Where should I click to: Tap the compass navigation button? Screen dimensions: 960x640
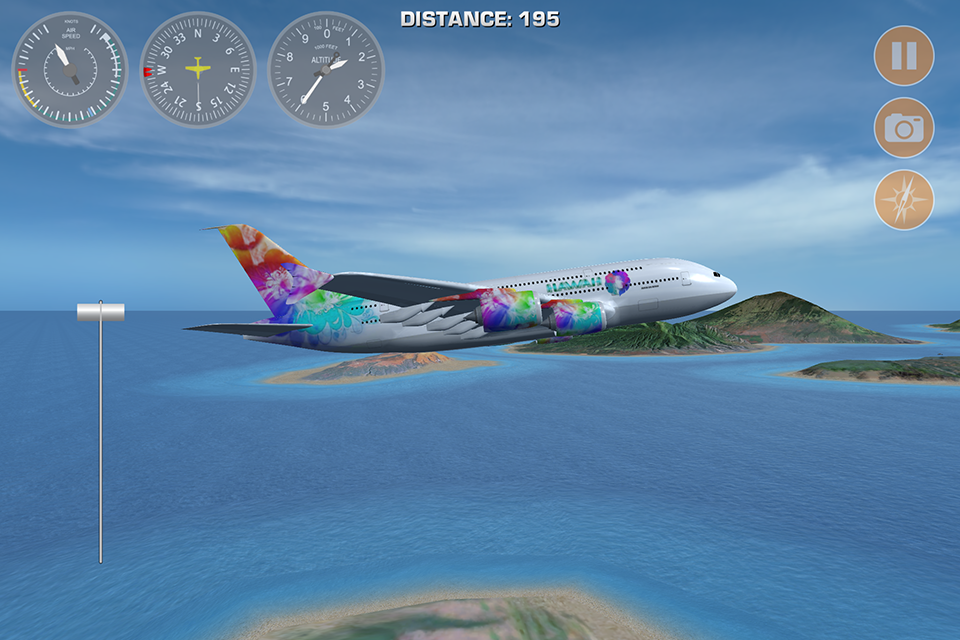(x=904, y=200)
